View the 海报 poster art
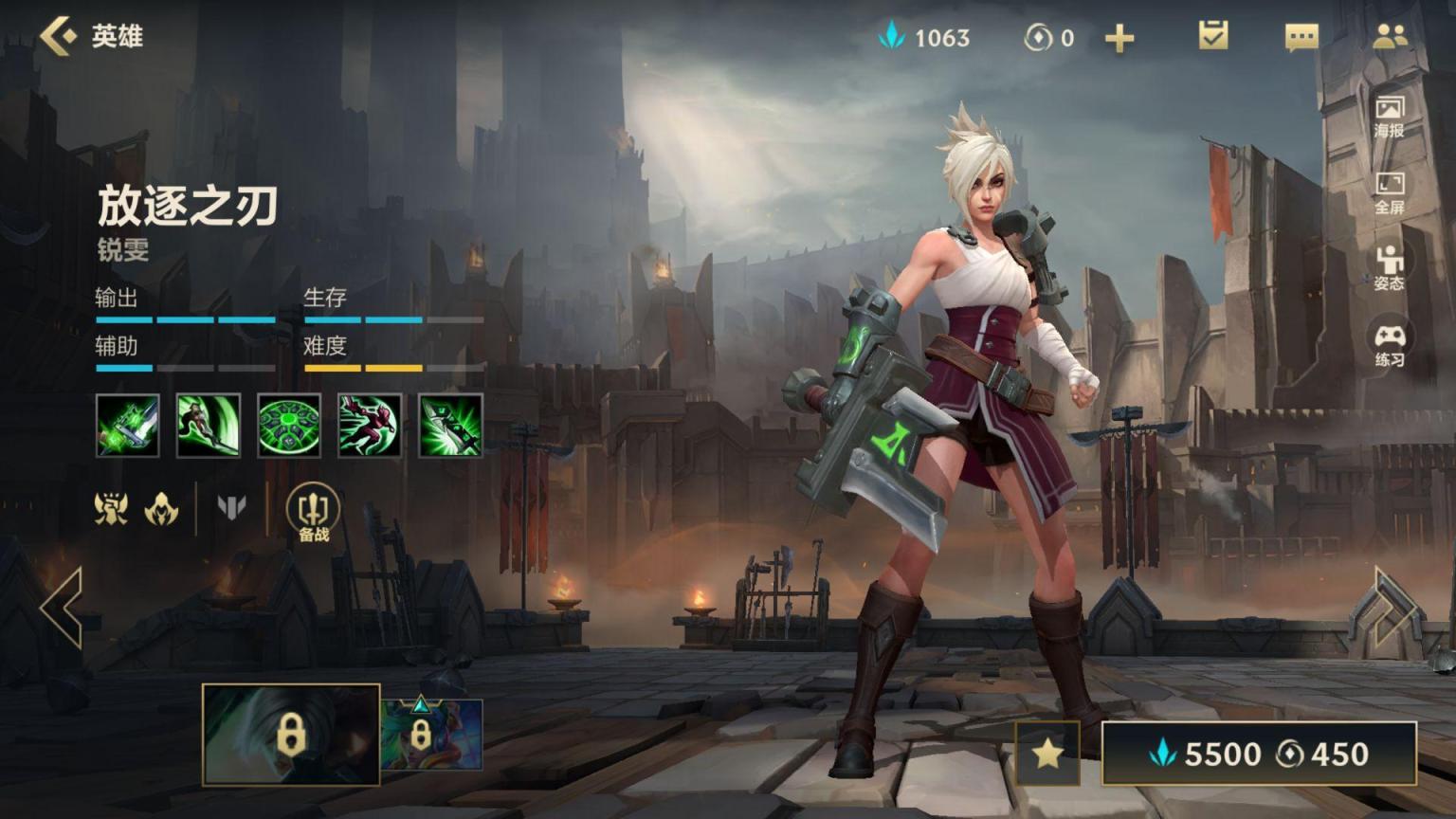The height and width of the screenshot is (819, 1456). [x=1389, y=116]
